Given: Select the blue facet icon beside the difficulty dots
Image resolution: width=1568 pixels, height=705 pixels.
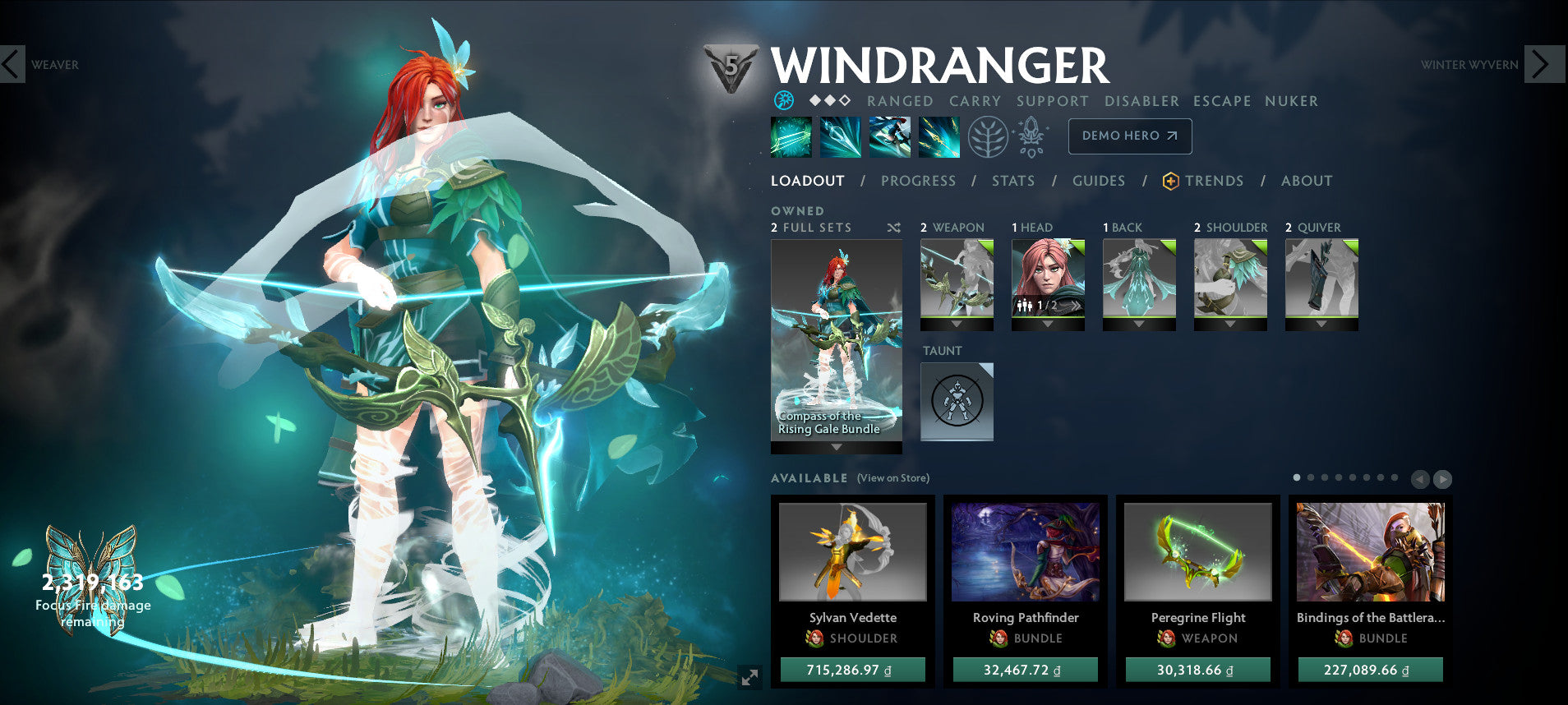Looking at the screenshot, I should [786, 101].
